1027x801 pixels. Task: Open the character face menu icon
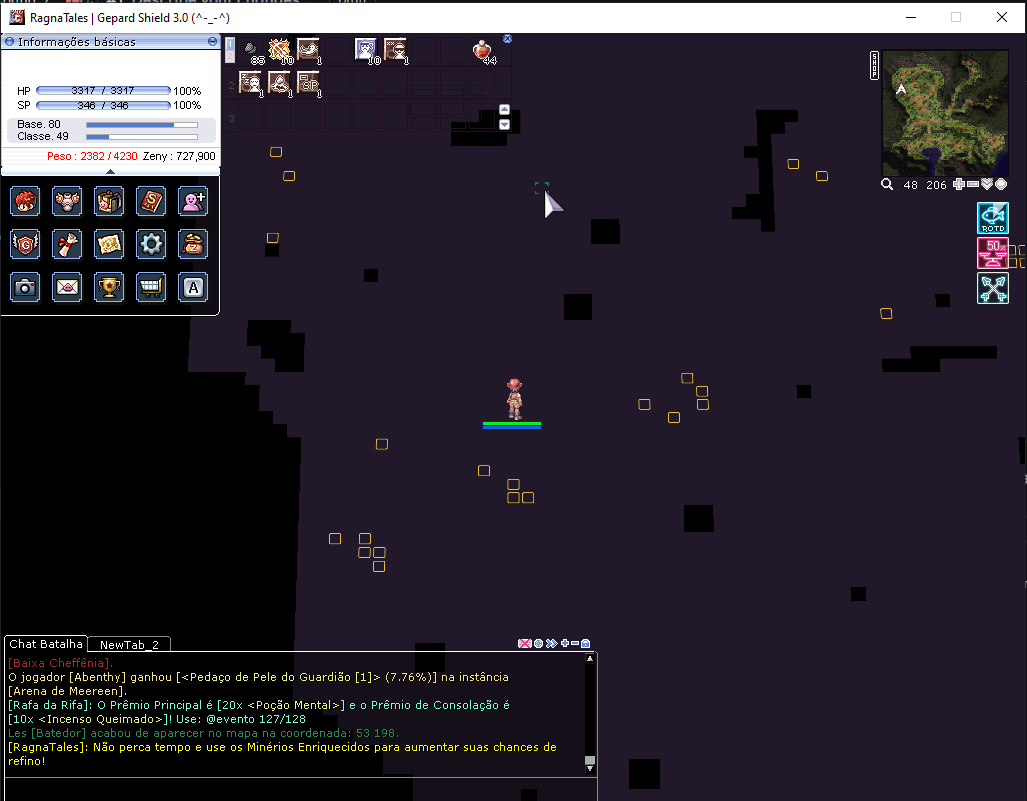(x=25, y=201)
